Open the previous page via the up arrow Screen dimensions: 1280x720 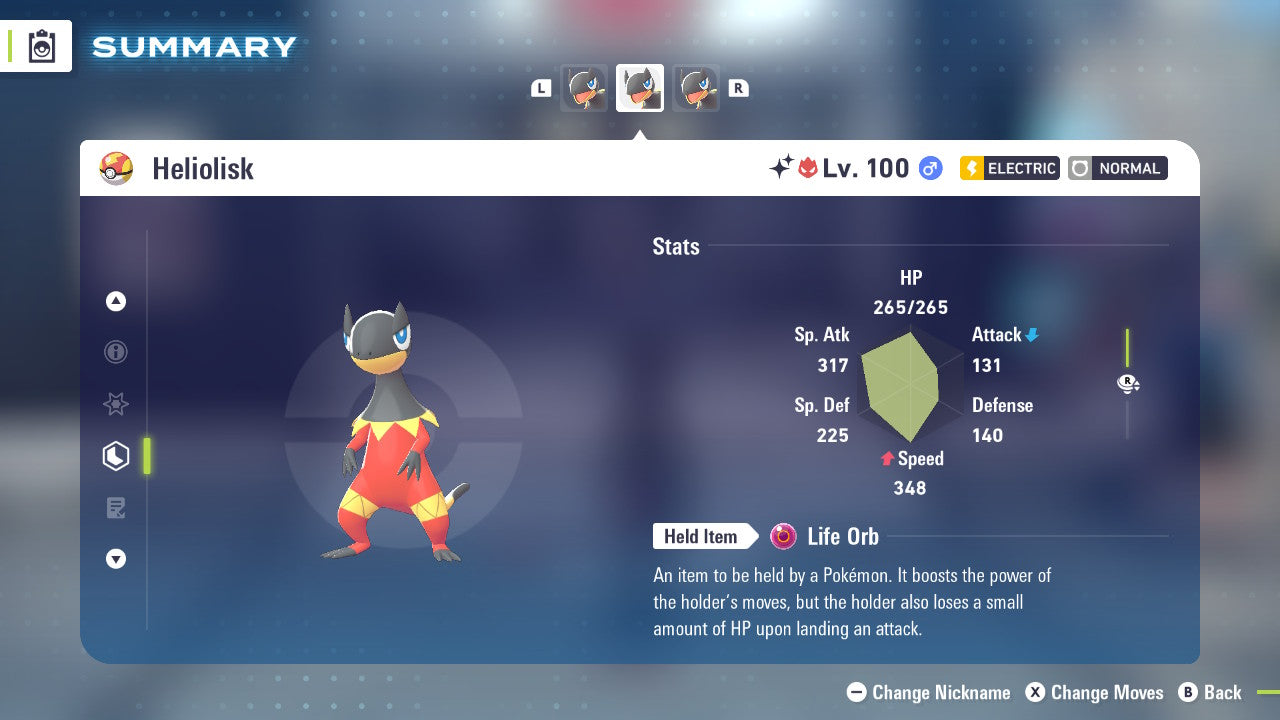pyautogui.click(x=116, y=301)
